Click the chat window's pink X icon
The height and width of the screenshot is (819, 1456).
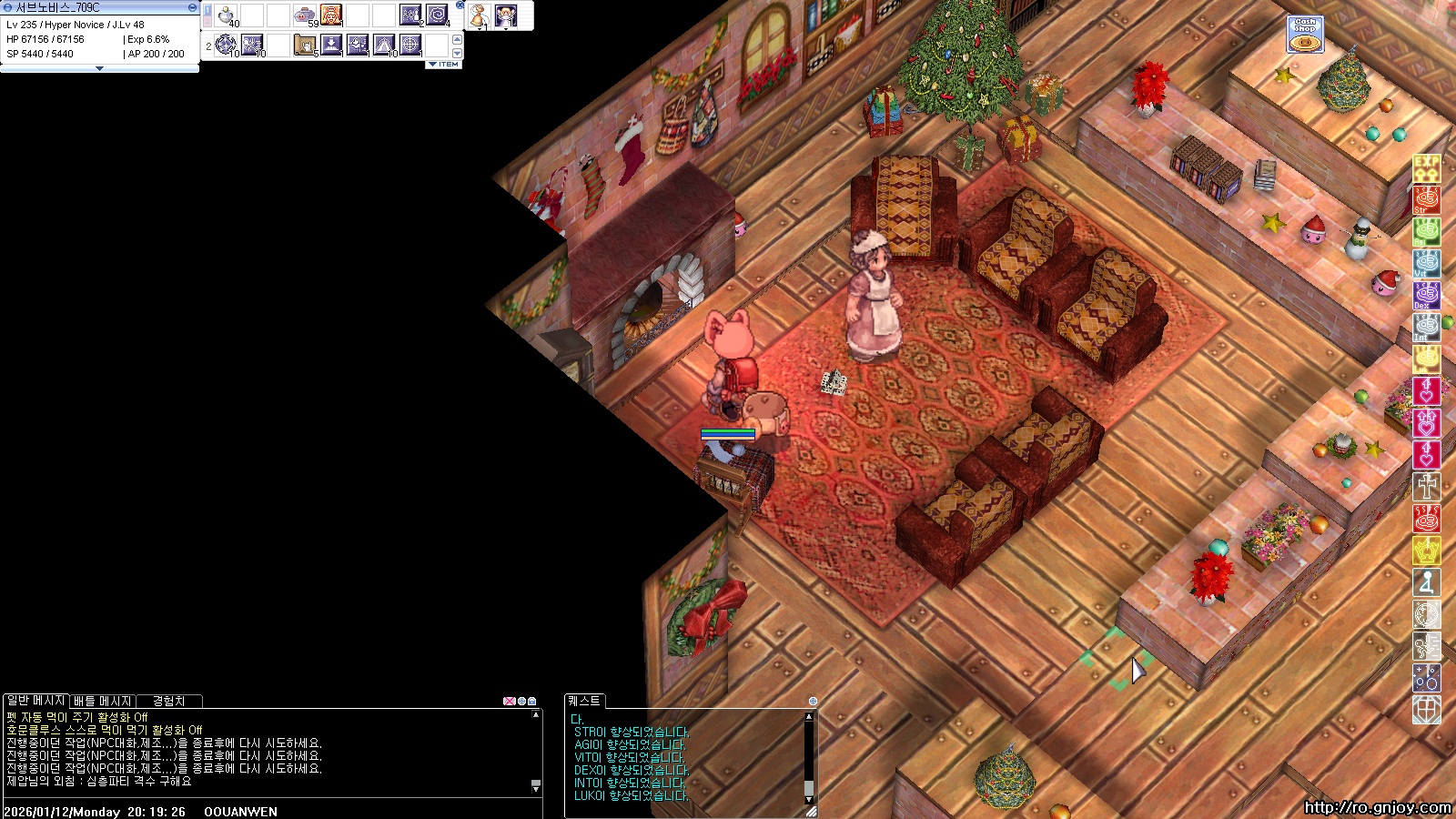pos(508,702)
